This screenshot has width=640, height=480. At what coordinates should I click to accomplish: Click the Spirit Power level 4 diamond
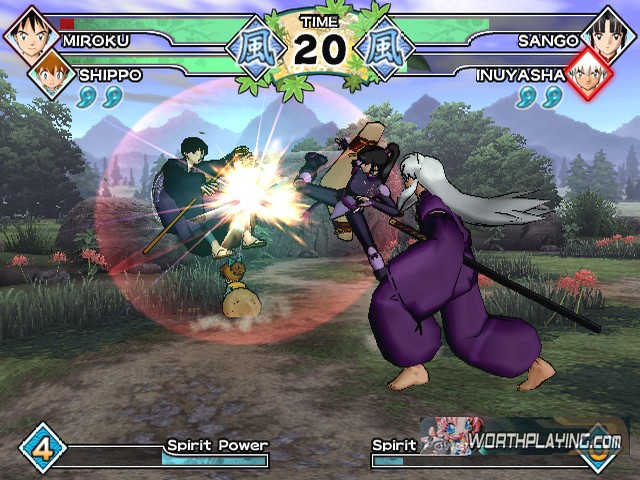(43, 446)
